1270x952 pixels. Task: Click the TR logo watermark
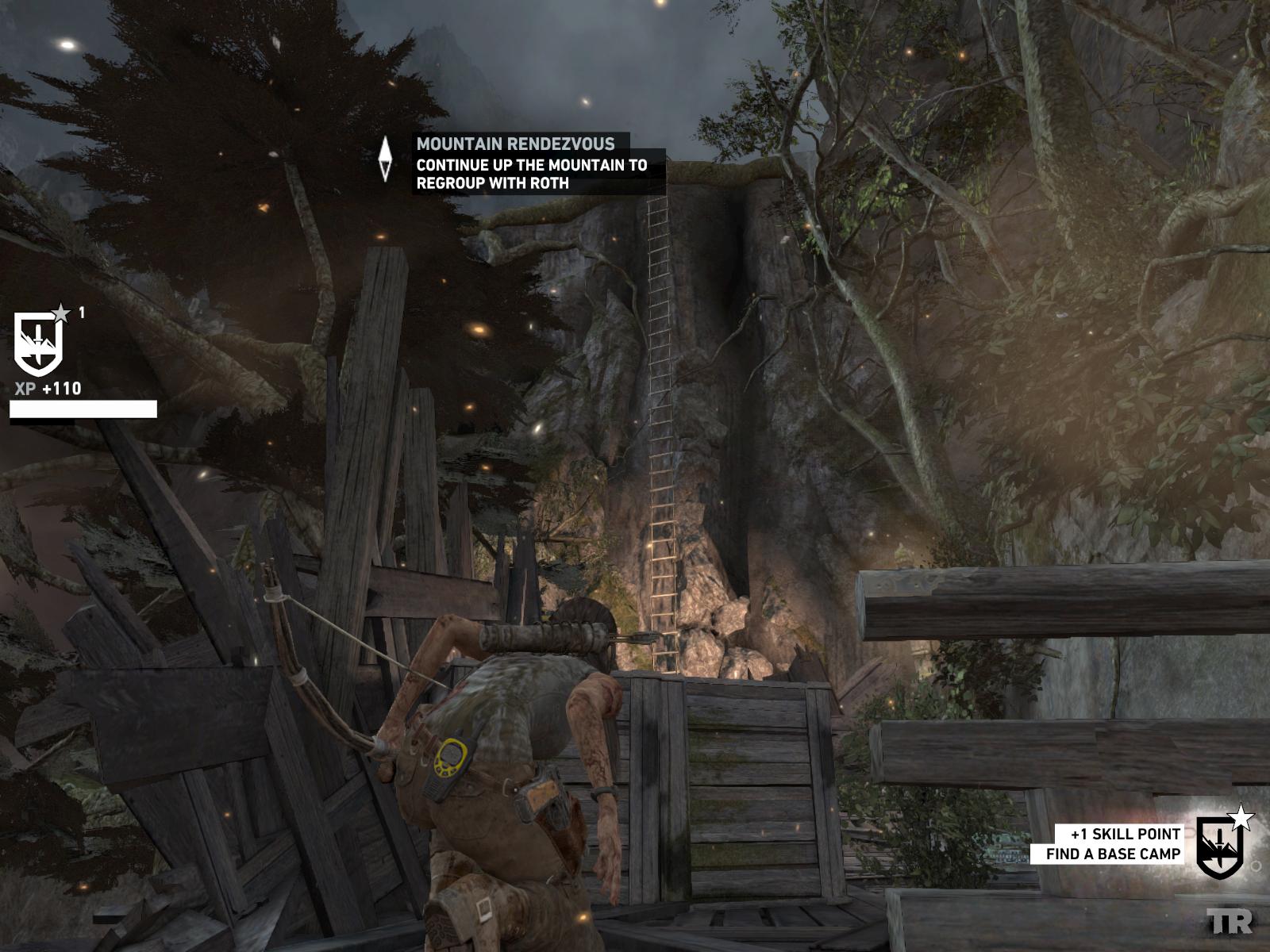click(1230, 921)
